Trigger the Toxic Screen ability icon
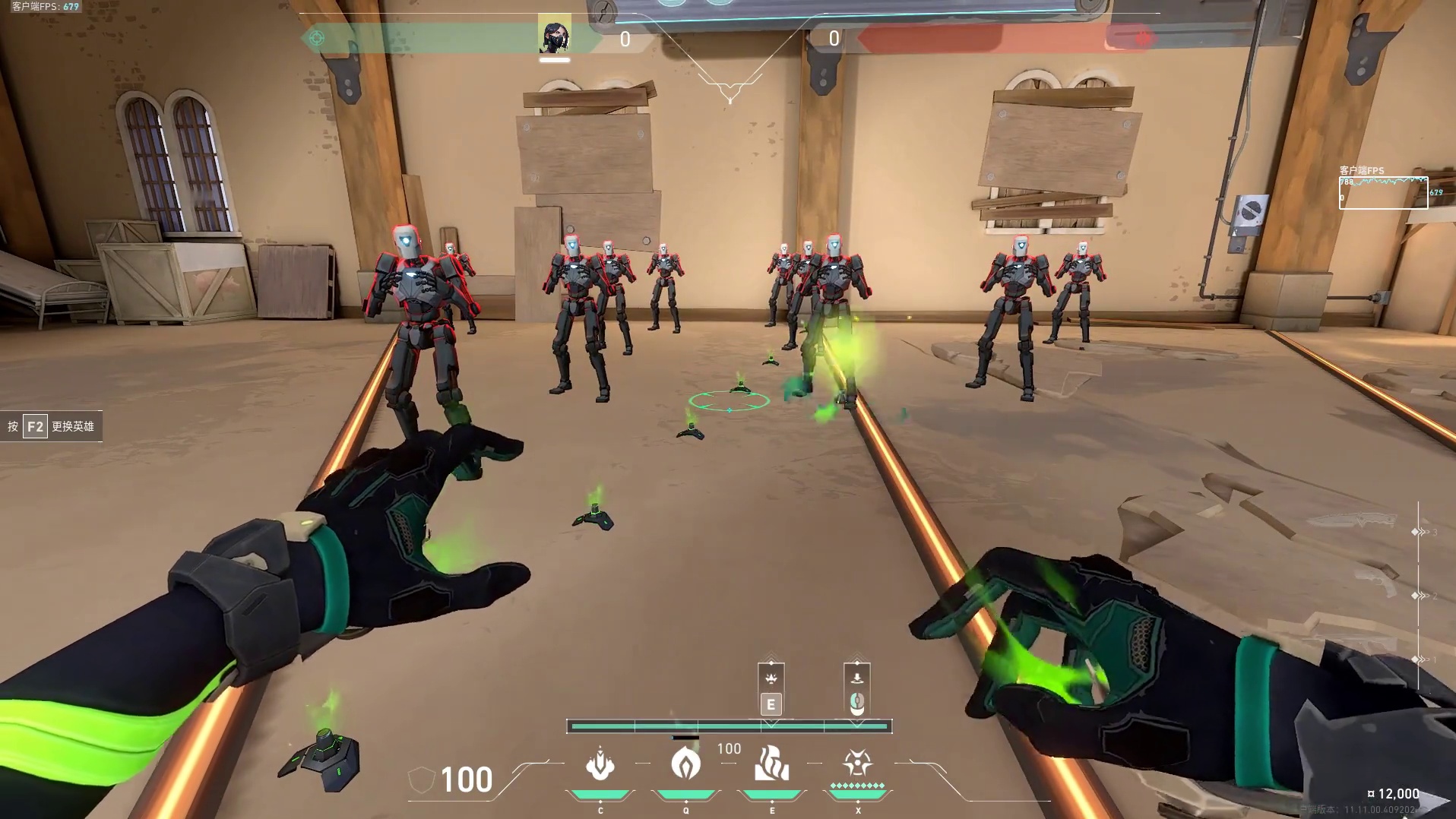Screen dimensions: 1456x819 (x=771, y=764)
